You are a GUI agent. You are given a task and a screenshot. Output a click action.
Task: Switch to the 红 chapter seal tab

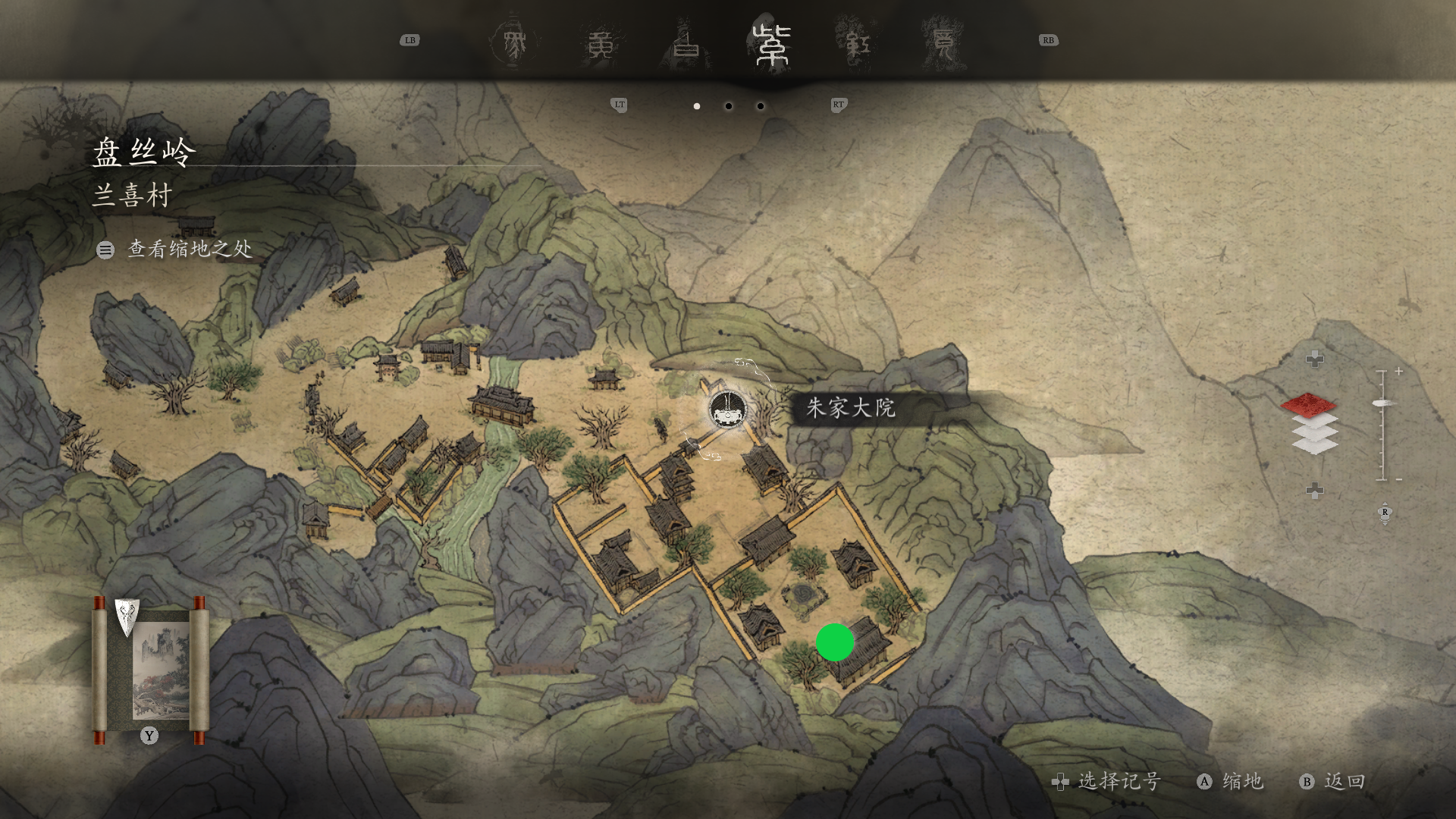(x=857, y=44)
